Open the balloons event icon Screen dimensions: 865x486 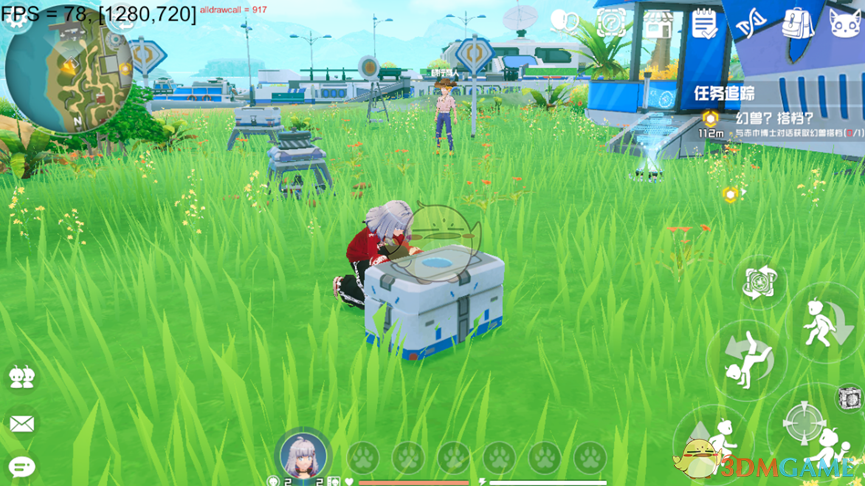[x=565, y=22]
